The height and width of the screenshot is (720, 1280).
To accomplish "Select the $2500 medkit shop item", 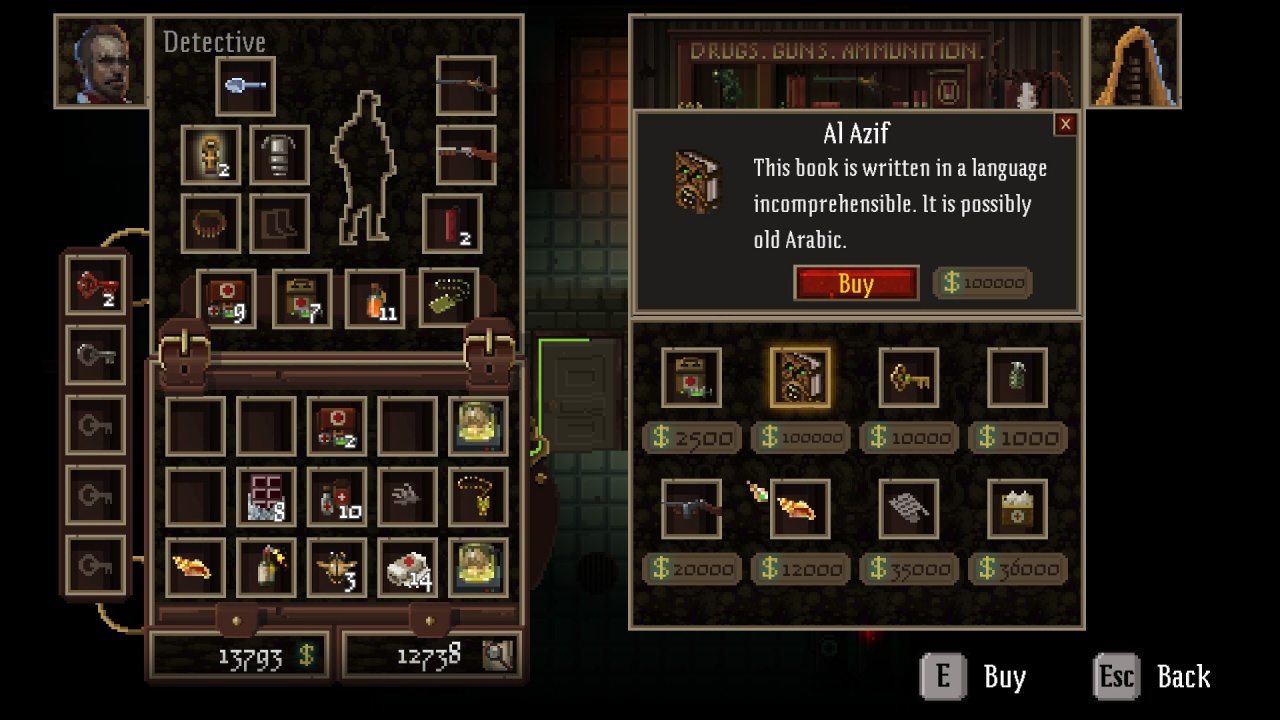I will 691,378.
